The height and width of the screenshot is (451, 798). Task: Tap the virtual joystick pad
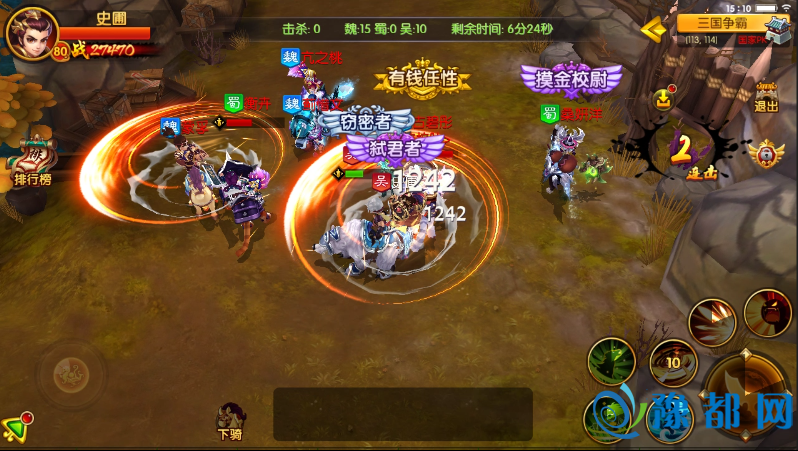point(70,375)
